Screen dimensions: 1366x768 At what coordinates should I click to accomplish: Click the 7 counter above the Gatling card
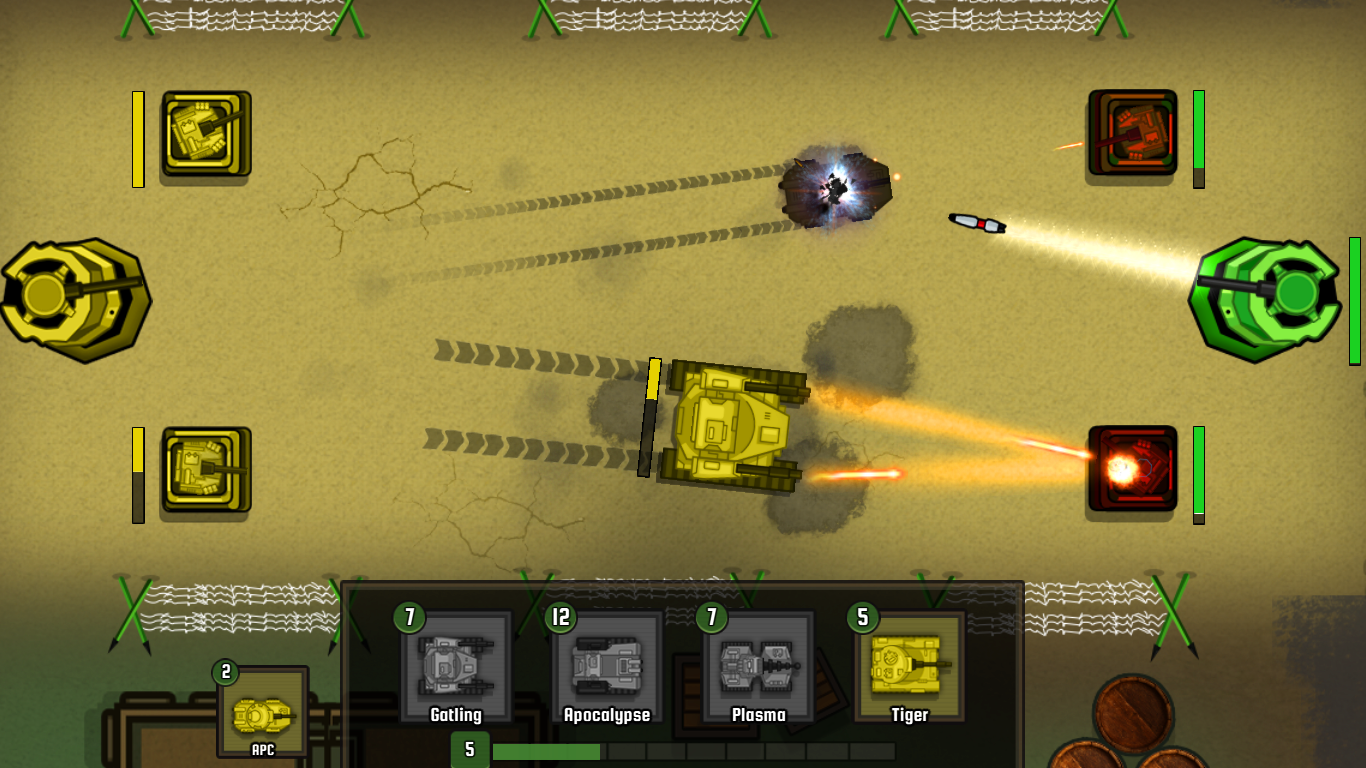coord(408,617)
